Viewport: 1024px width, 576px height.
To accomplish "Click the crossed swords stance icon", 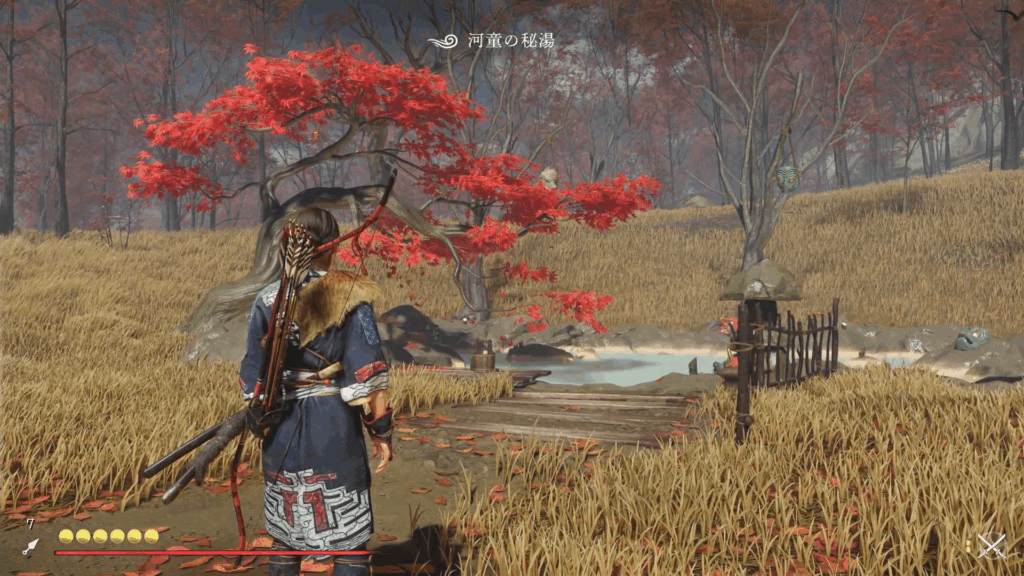I will click(x=991, y=545).
